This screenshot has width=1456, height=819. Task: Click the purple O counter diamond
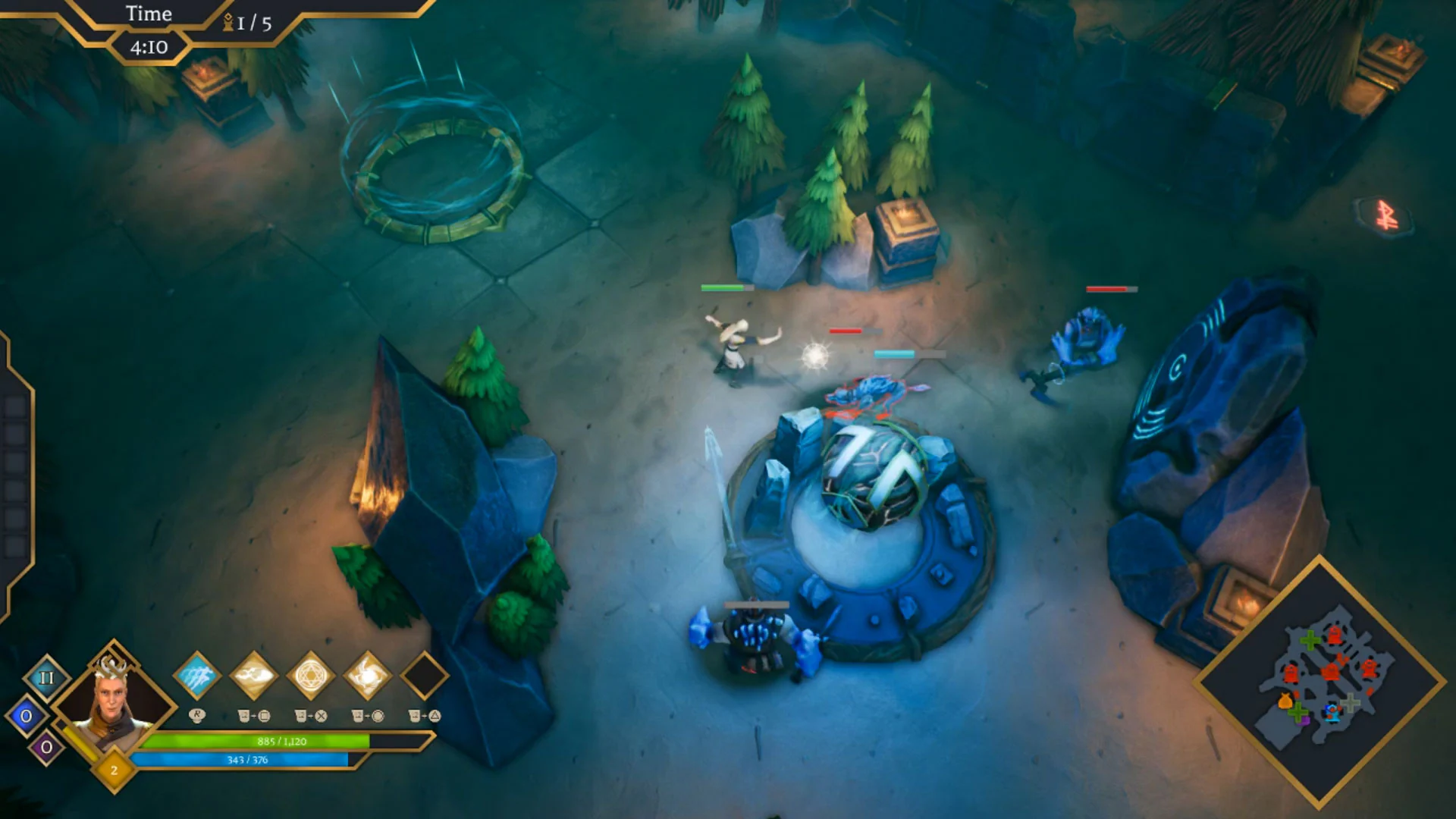tap(45, 746)
